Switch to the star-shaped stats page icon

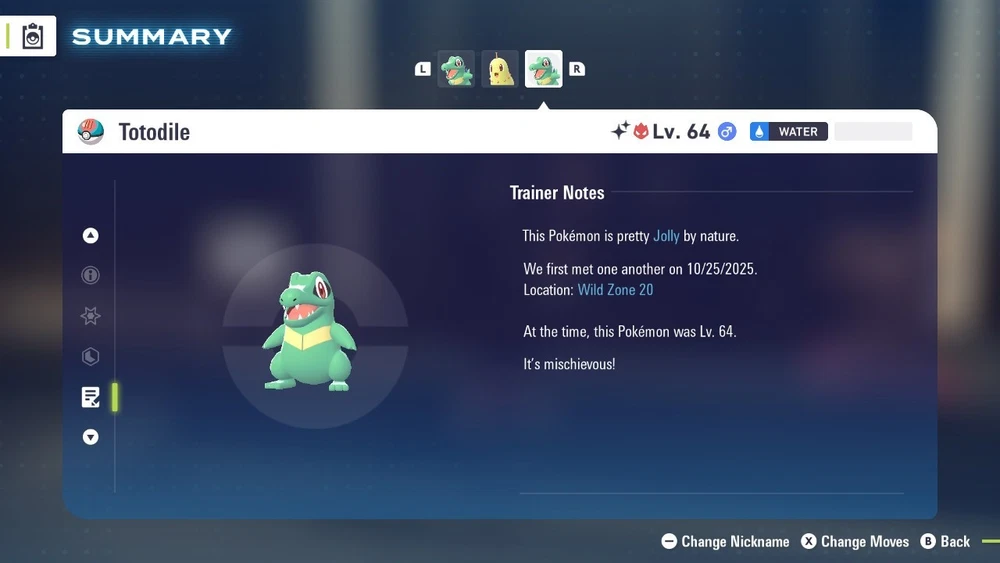point(91,316)
